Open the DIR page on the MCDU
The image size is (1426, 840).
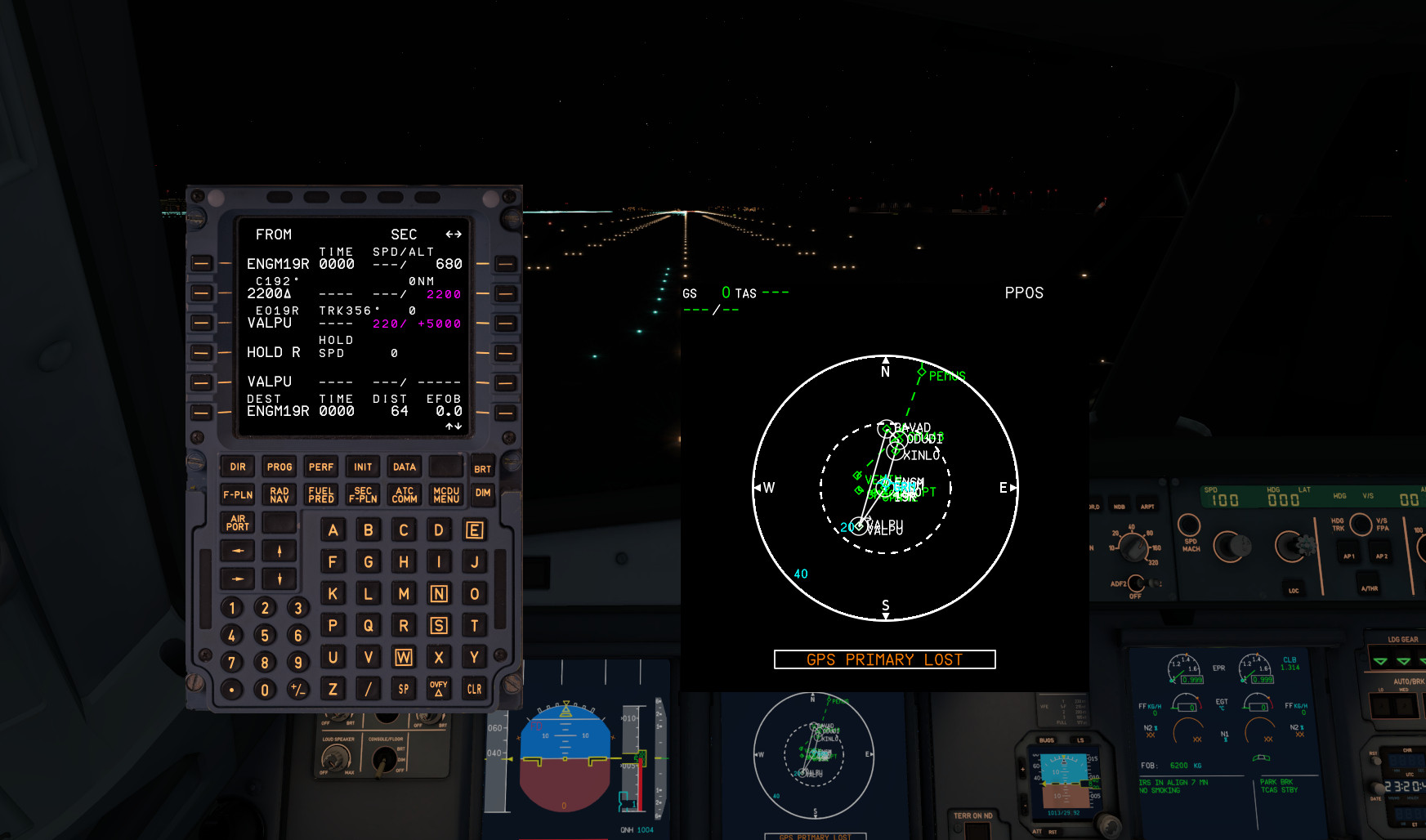pyautogui.click(x=238, y=467)
